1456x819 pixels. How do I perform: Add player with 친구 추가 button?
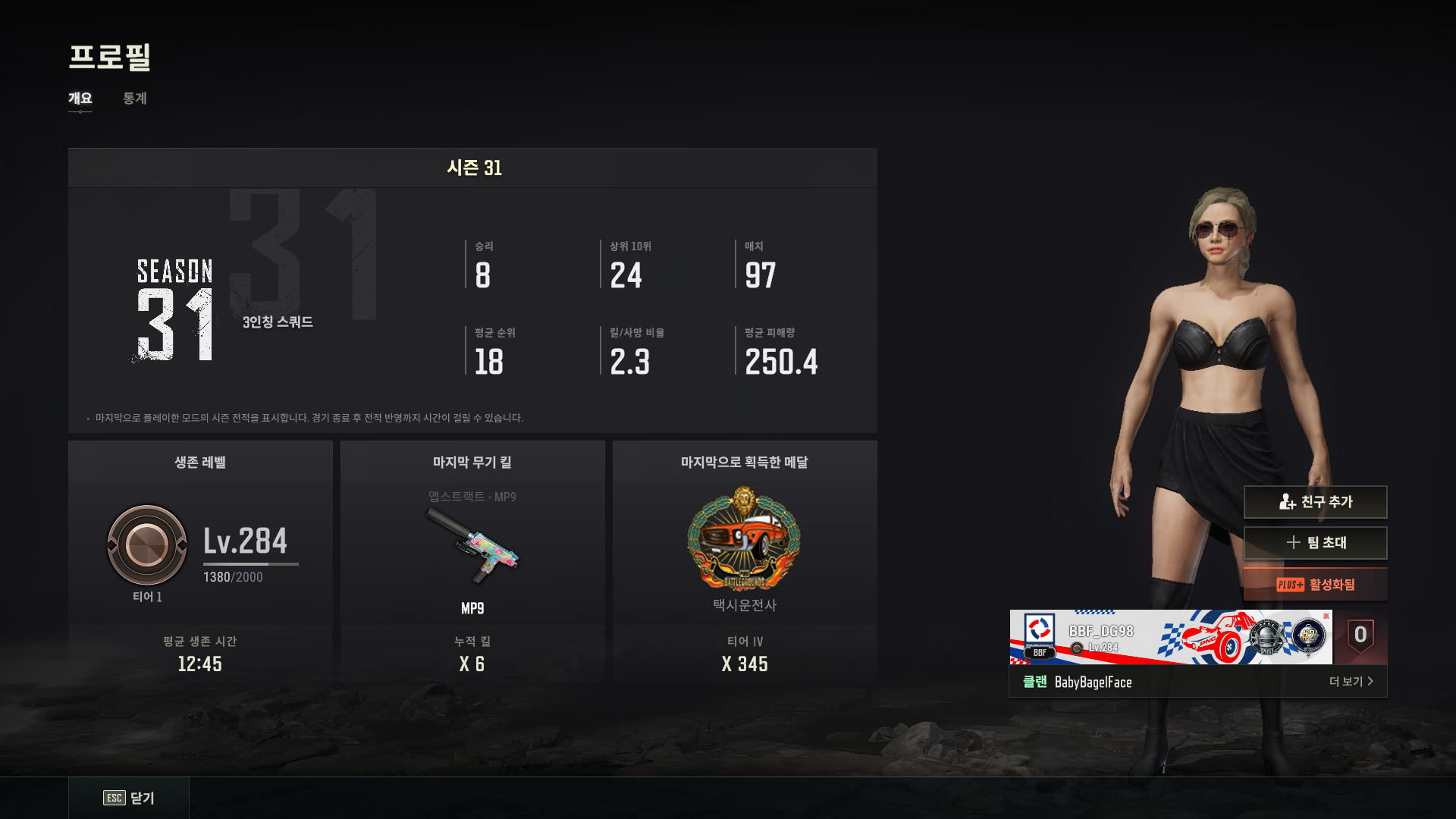[x=1315, y=502]
